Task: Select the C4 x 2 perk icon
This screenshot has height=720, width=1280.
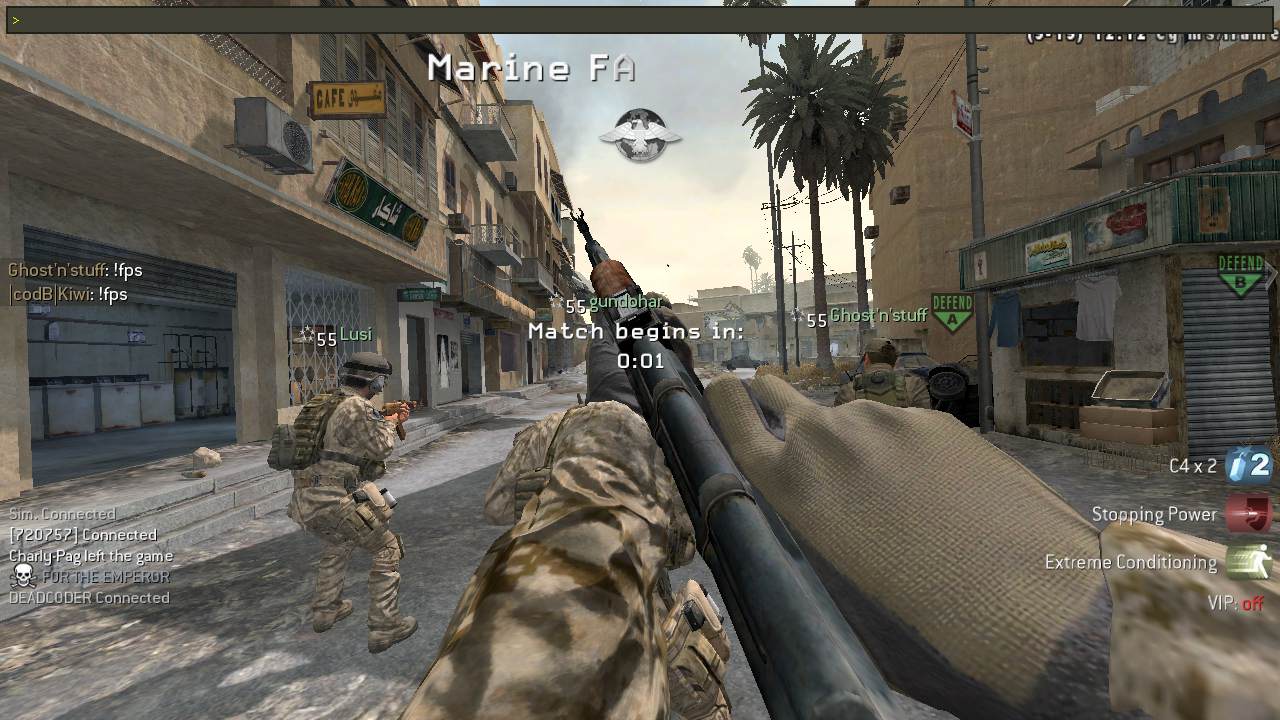Action: [x=1248, y=465]
